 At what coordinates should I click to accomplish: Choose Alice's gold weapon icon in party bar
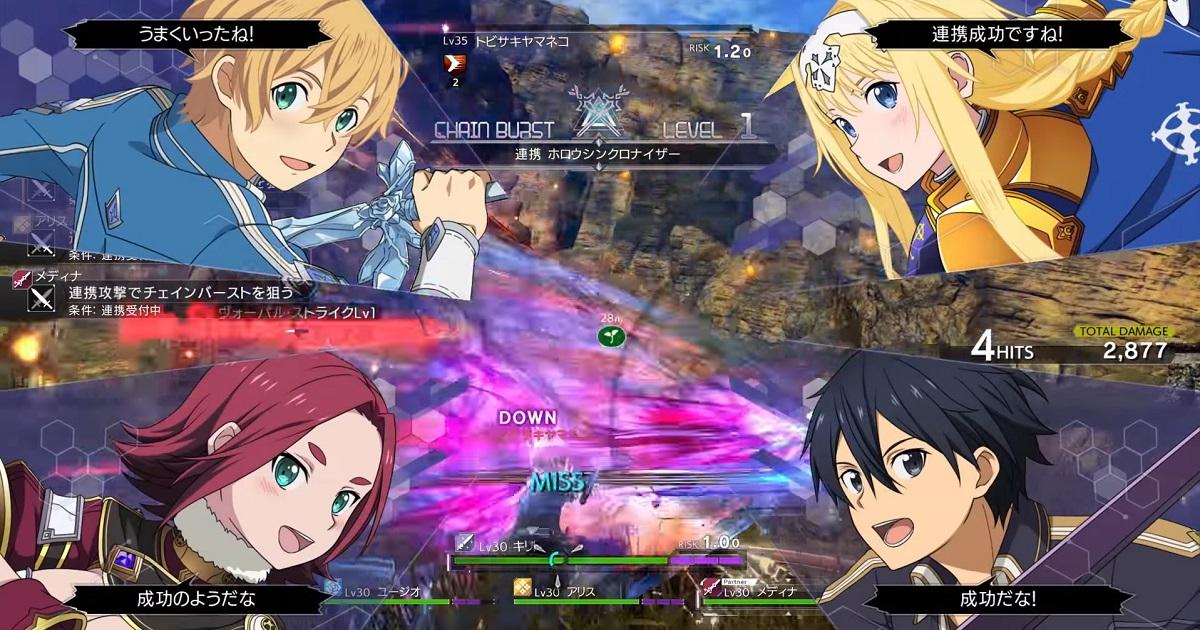click(x=521, y=589)
